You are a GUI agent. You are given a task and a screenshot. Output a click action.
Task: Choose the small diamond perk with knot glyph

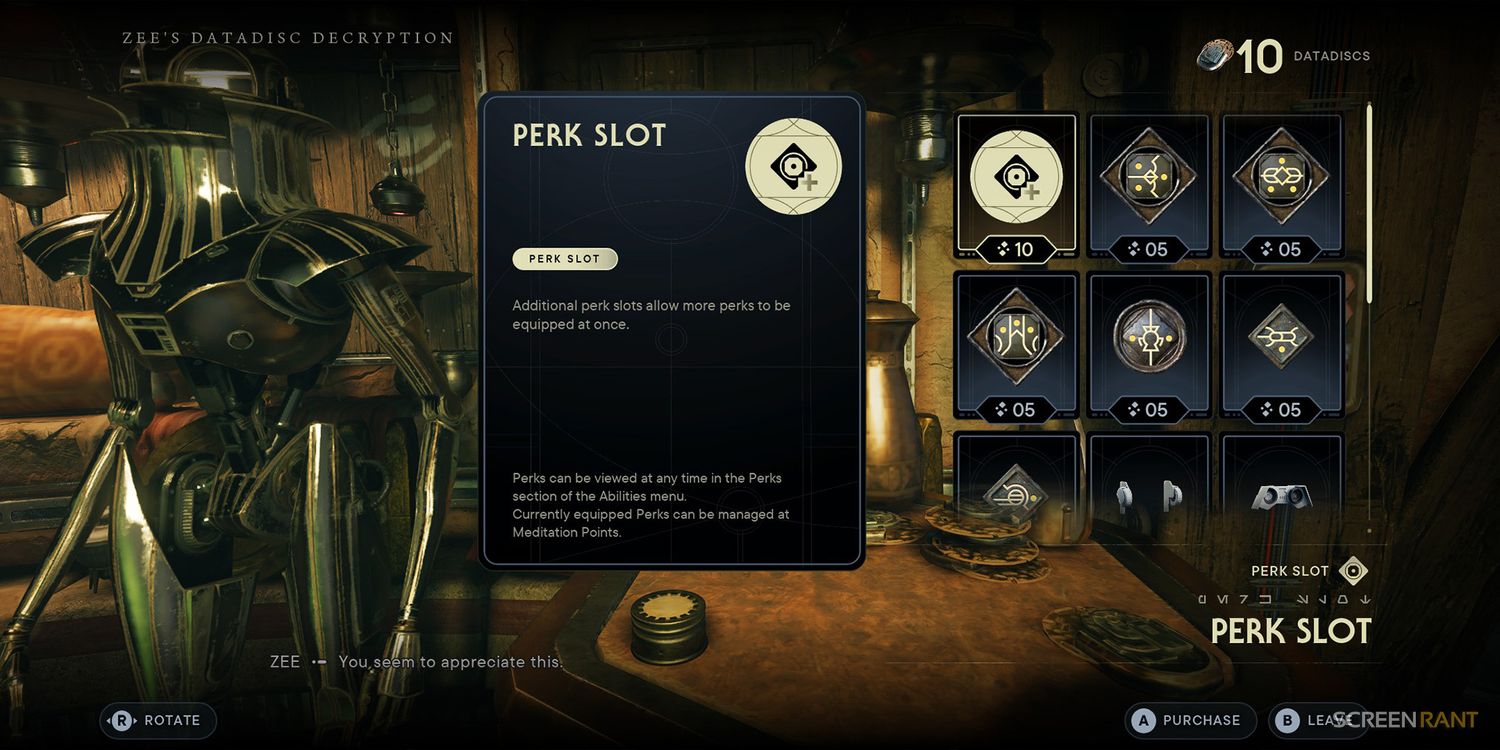click(1282, 345)
